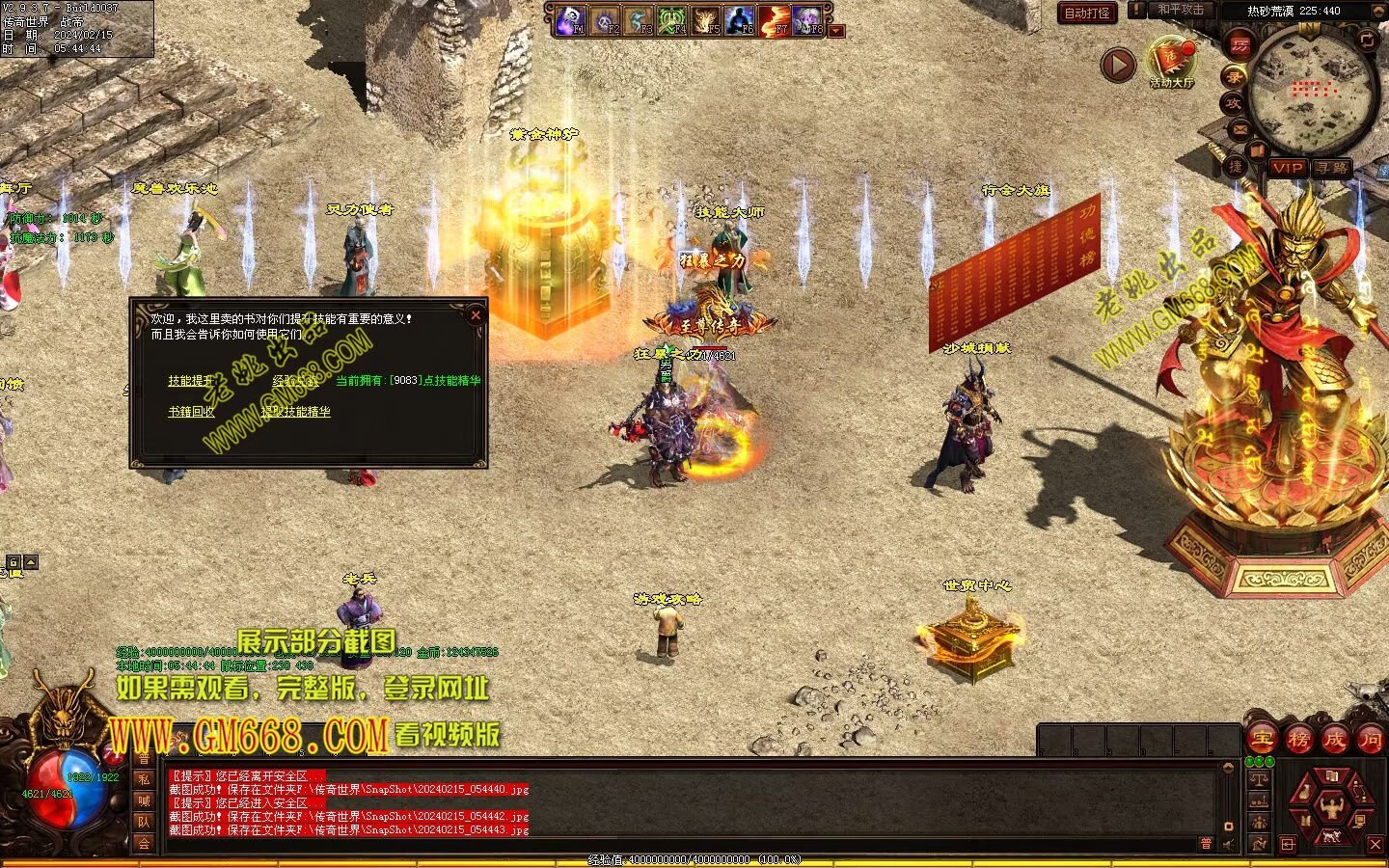Open the 宝 treasure shop button
1389x868 pixels.
point(1263,740)
